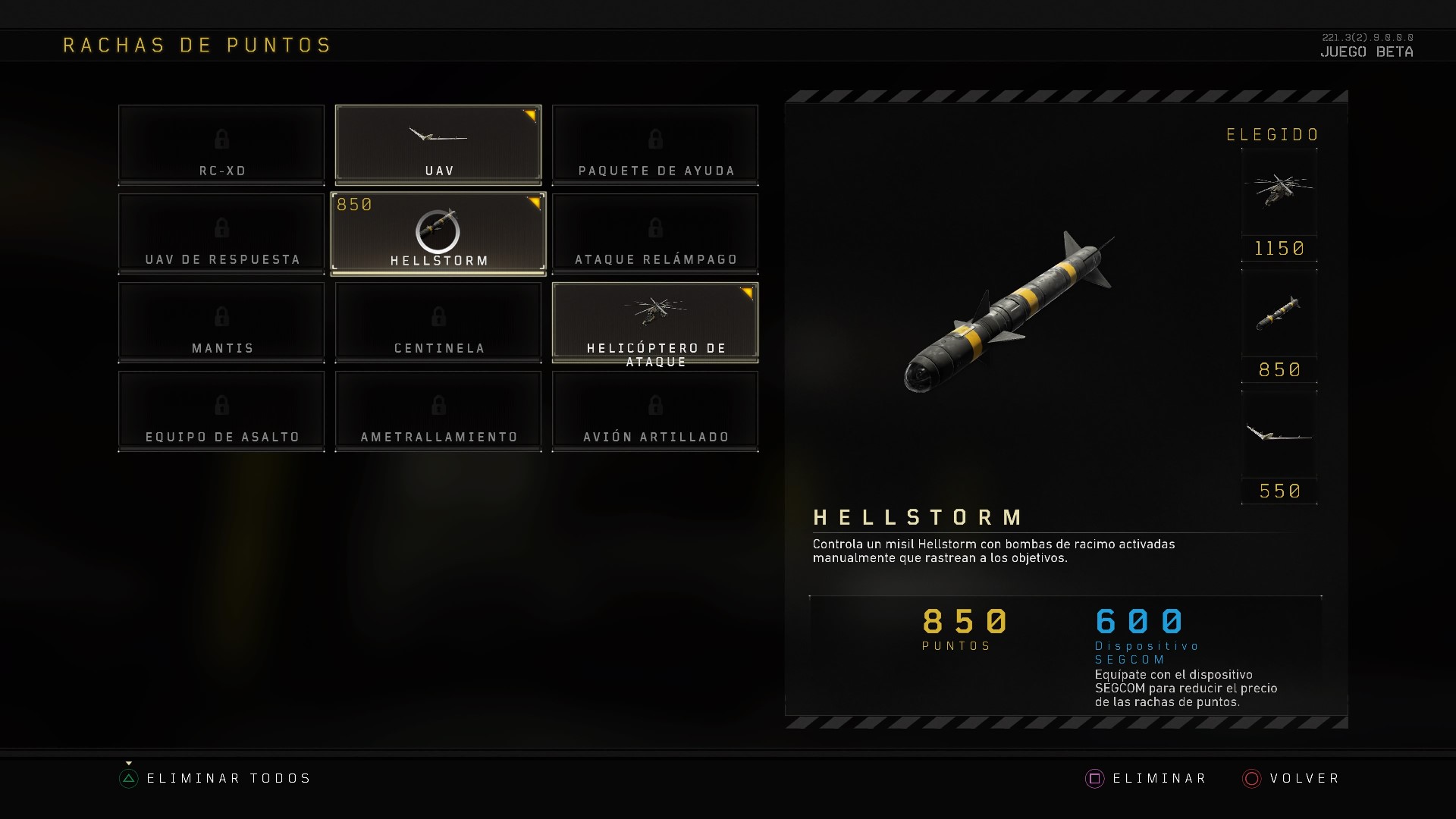Image resolution: width=1456 pixels, height=819 pixels.
Task: Choose the locked Ataque Relámpago tile
Action: click(655, 233)
